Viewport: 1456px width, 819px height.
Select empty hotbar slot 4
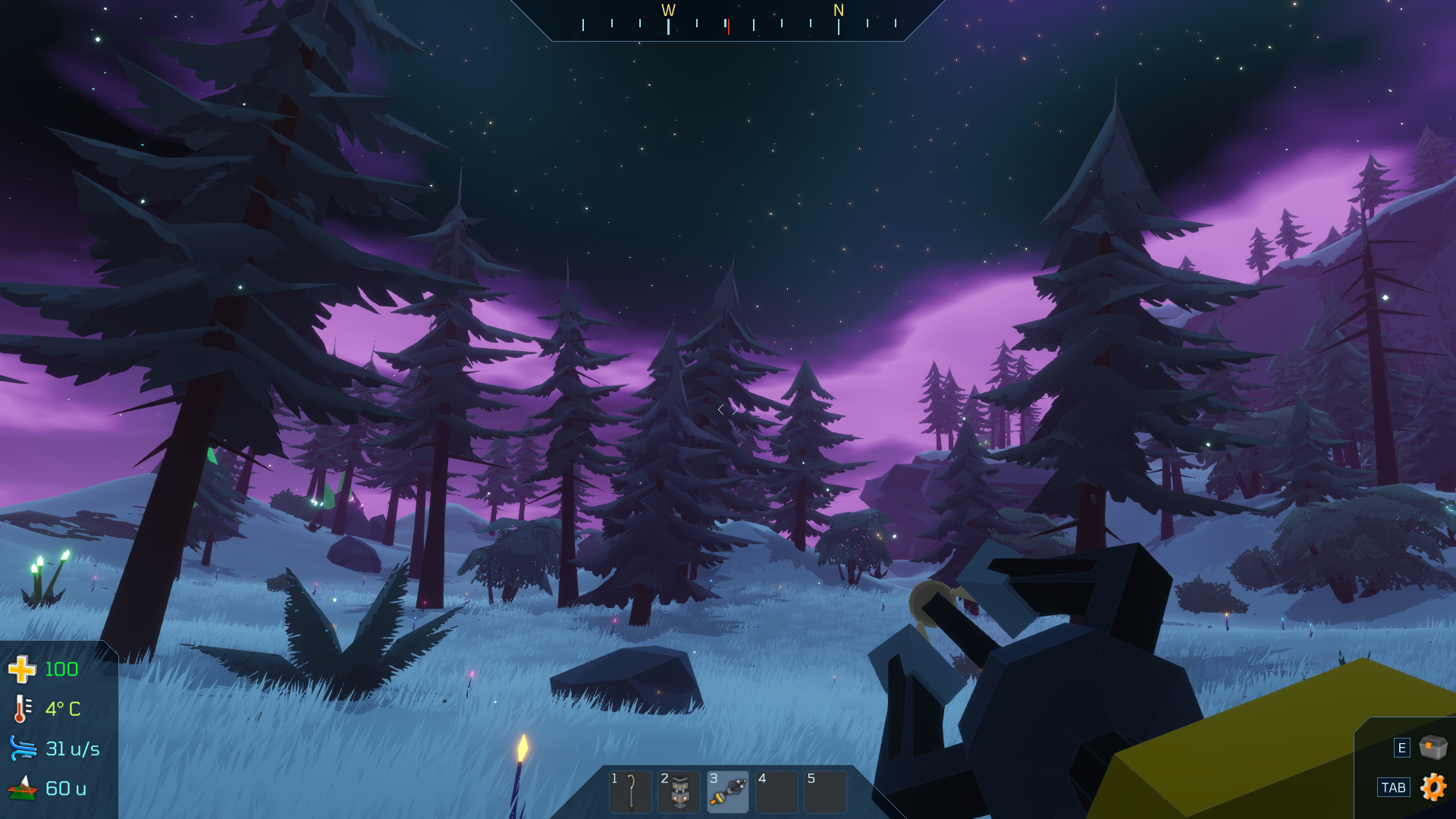coord(775,791)
